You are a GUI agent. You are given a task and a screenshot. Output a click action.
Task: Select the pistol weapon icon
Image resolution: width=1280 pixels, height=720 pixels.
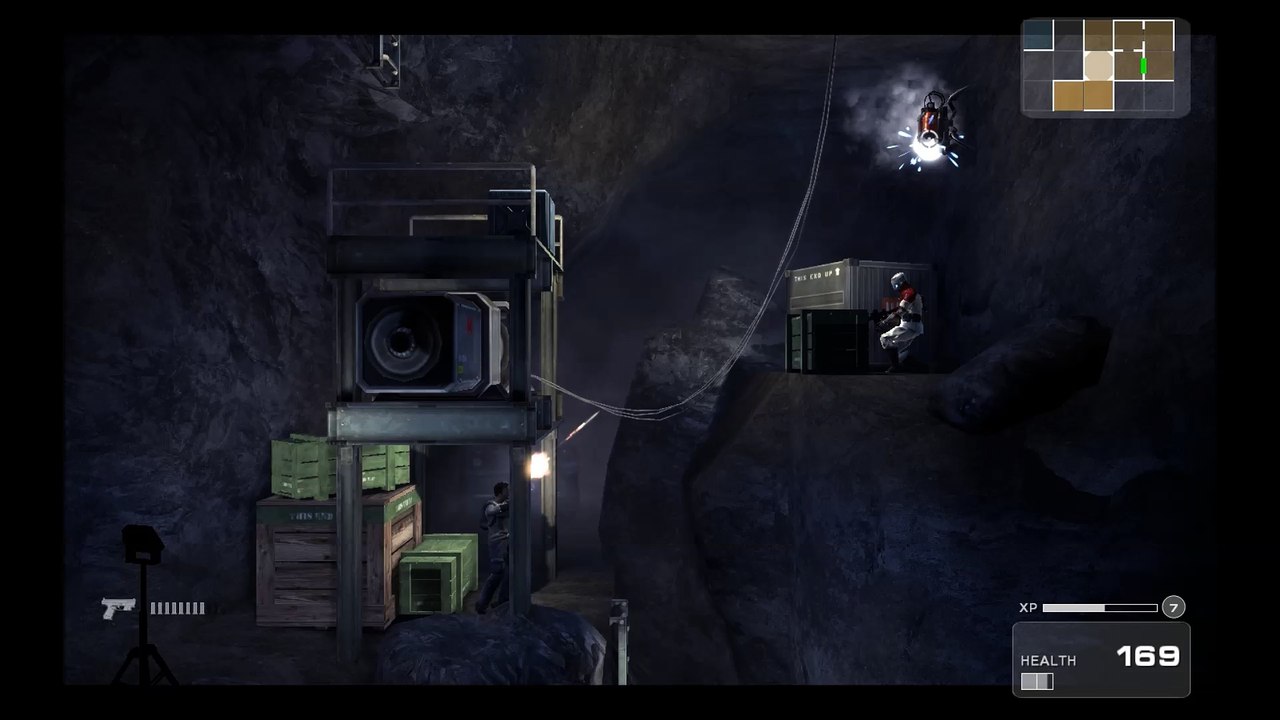118,608
